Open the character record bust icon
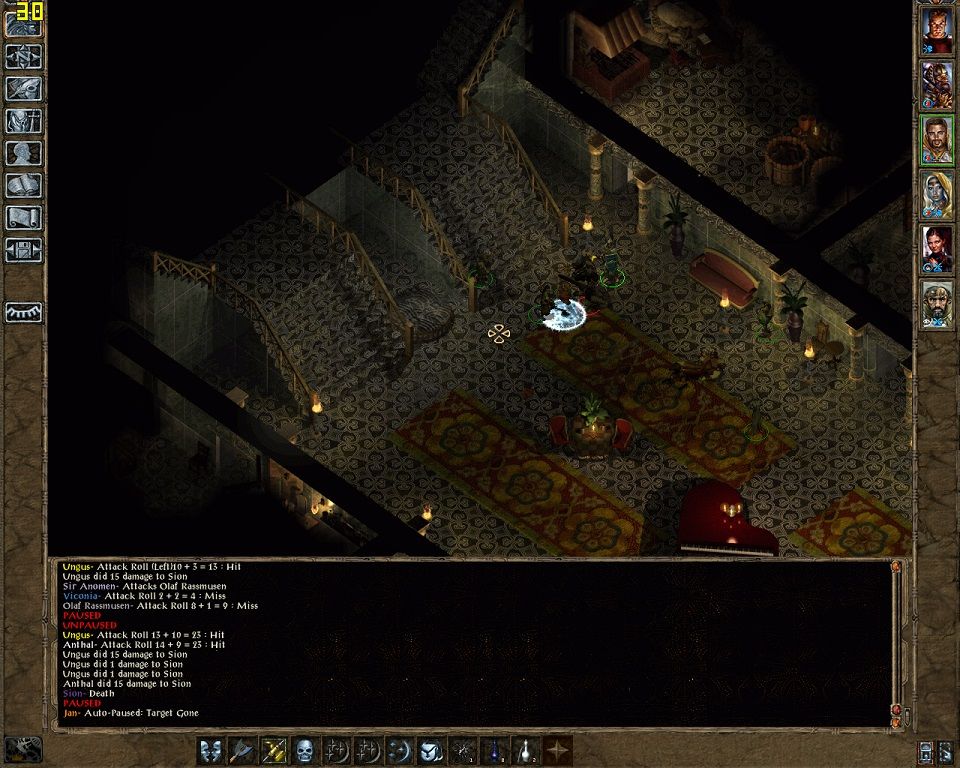The image size is (960, 768). (x=24, y=153)
